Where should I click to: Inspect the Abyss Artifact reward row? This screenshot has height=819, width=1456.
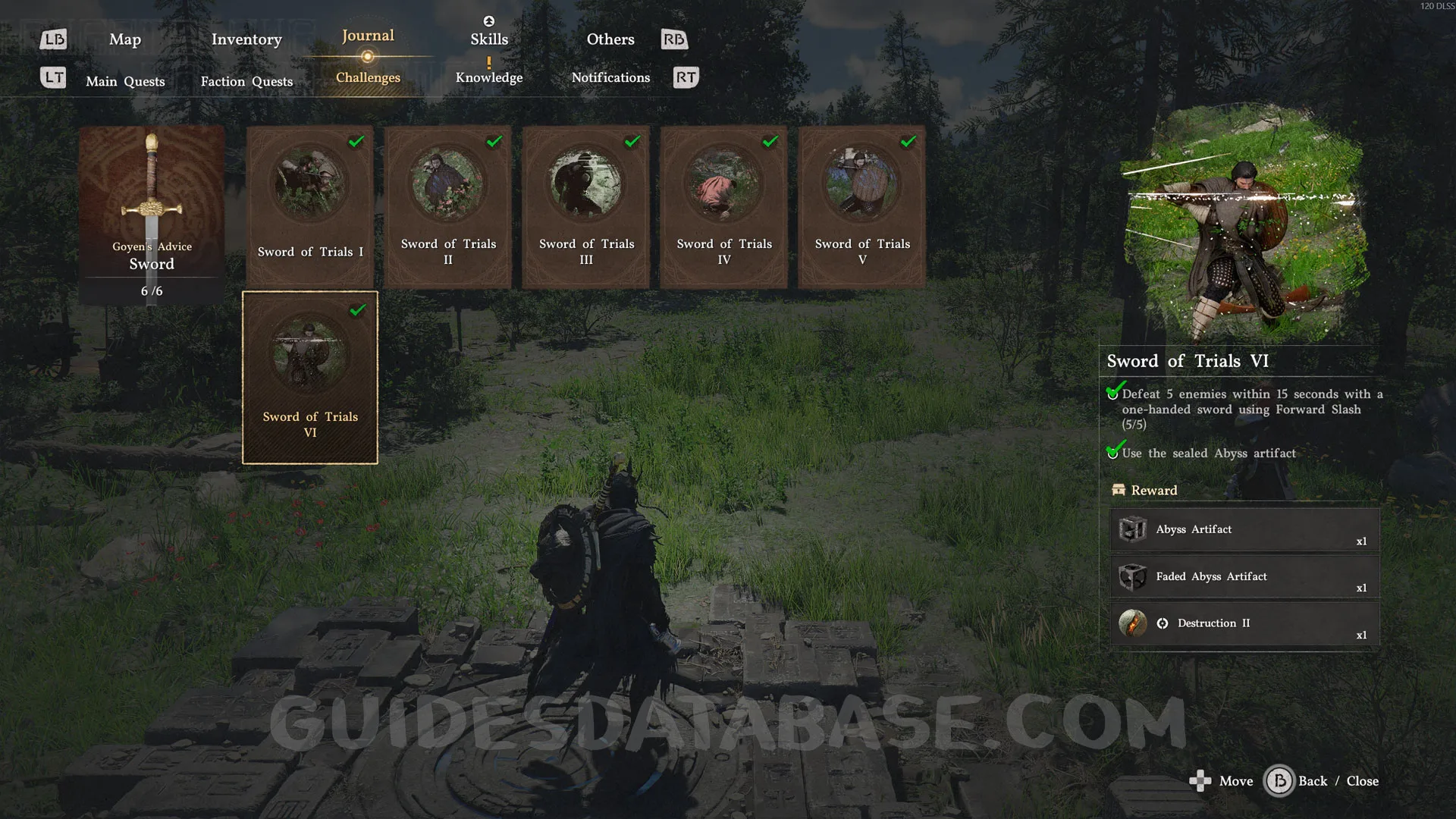click(x=1244, y=530)
